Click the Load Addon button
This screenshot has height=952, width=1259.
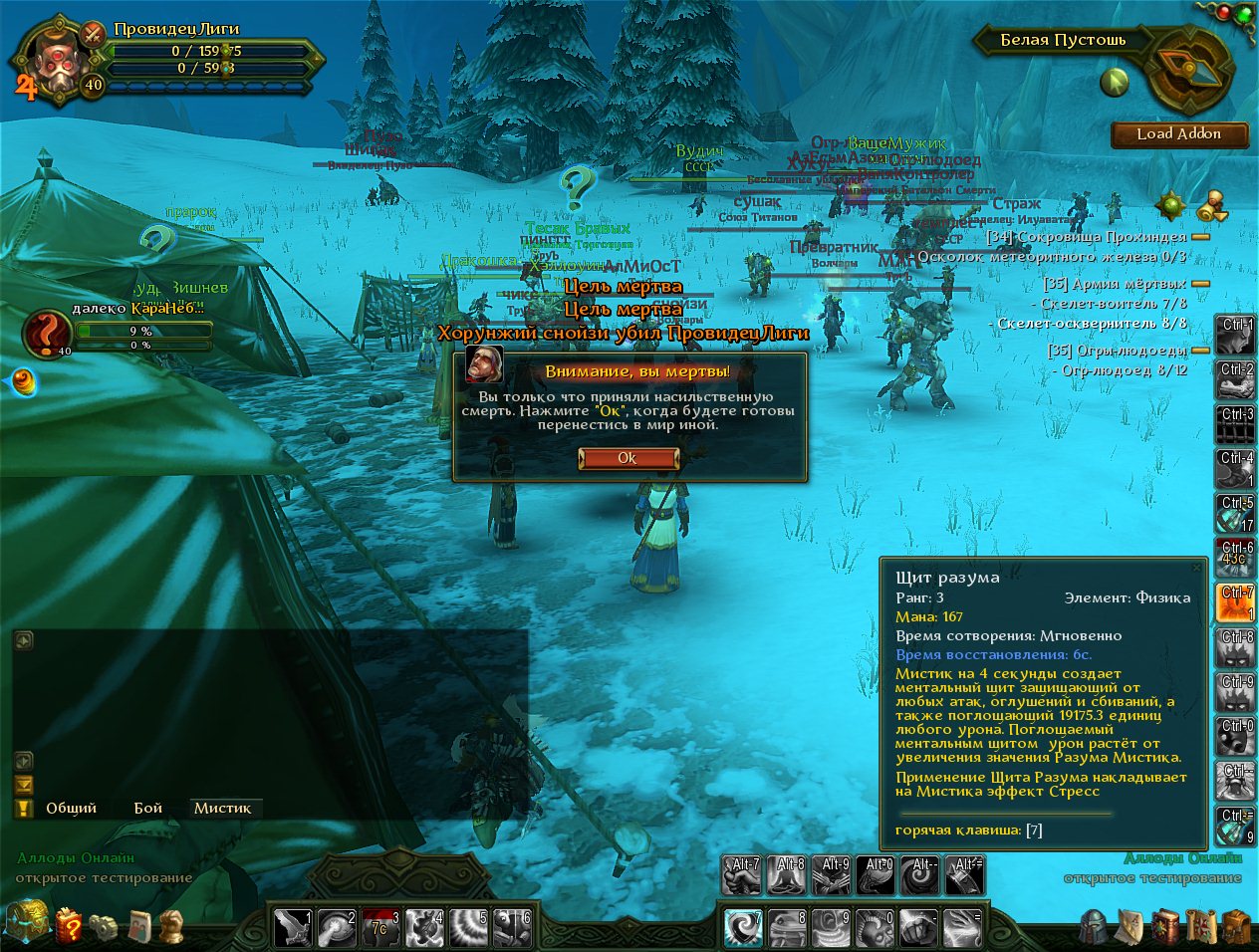[x=1179, y=134]
